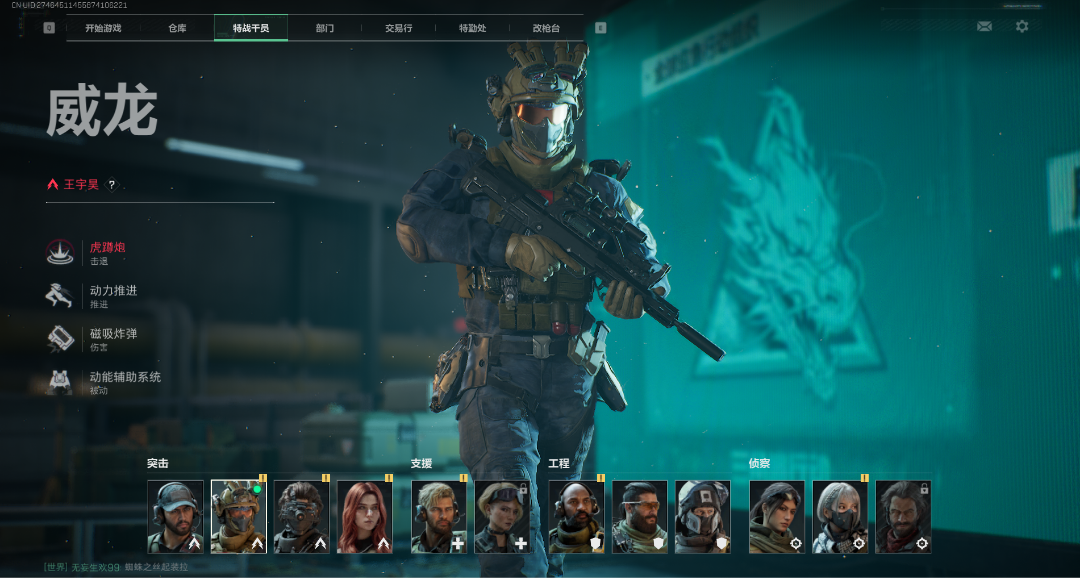1080x578 pixels.
Task: Switch to the 开始游戏 tab
Action: (103, 28)
